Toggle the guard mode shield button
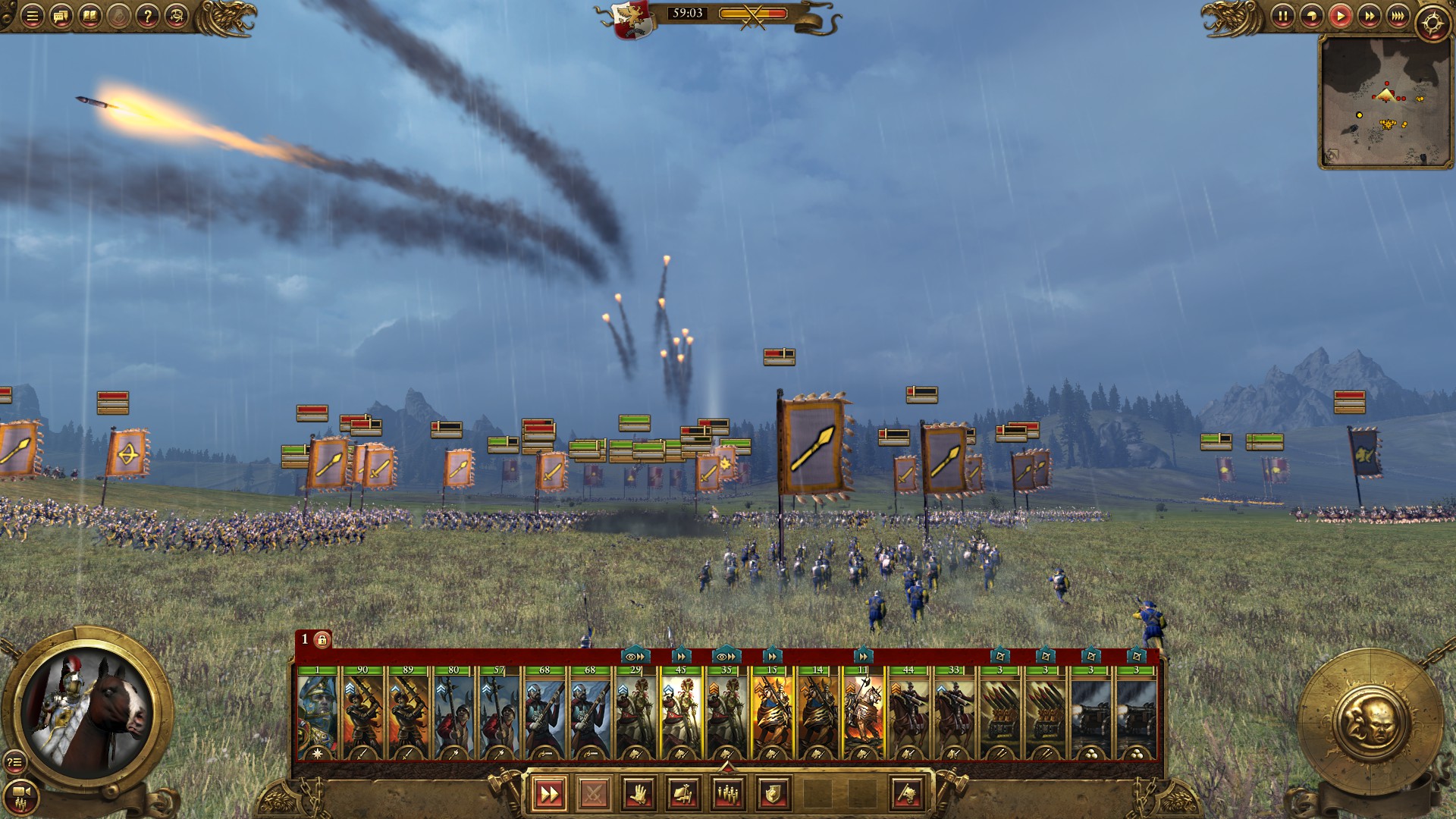This screenshot has height=819, width=1456. point(773,794)
